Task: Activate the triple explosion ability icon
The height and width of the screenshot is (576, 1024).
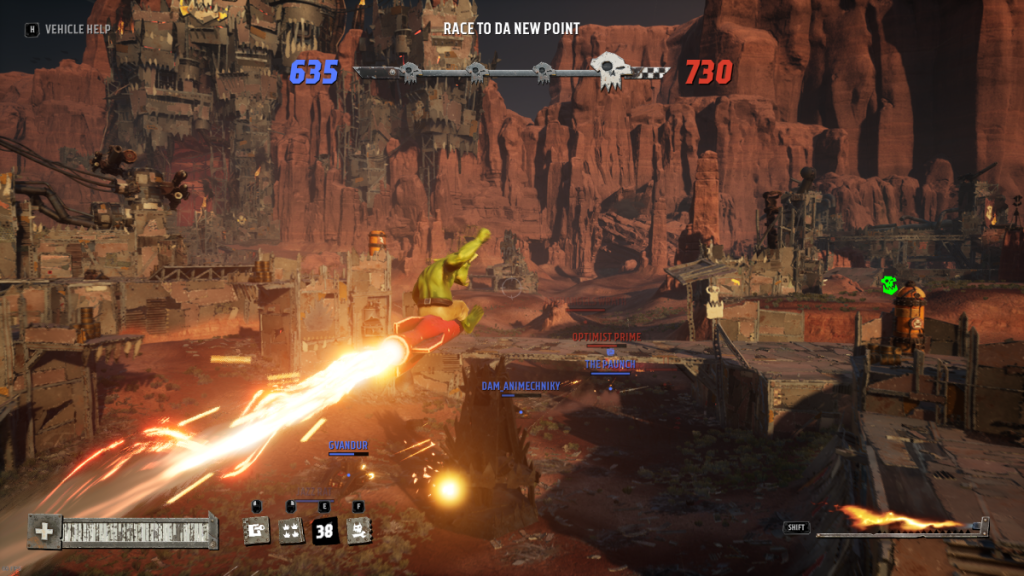Action: click(x=291, y=531)
